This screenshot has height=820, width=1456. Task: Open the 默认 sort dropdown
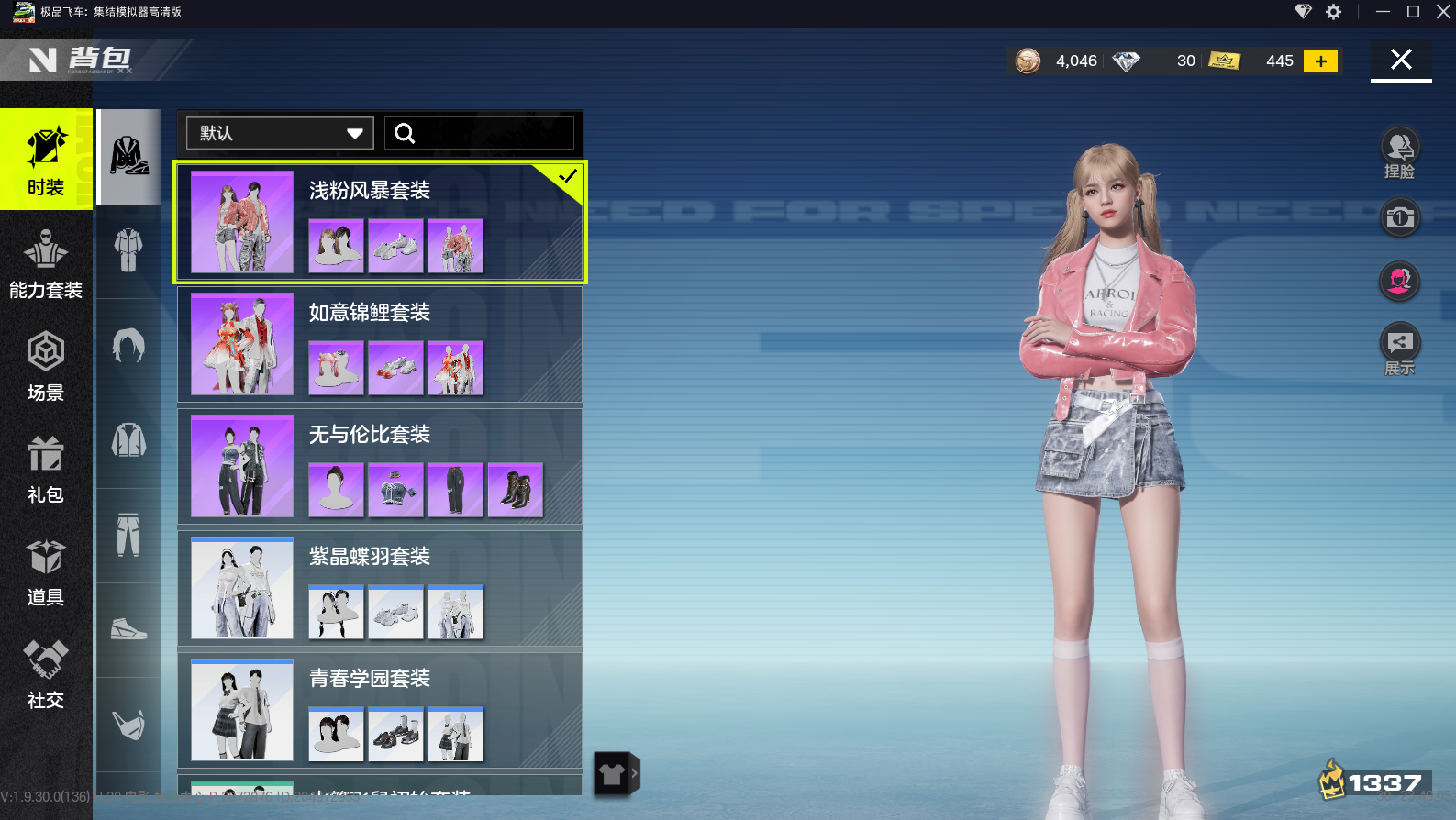280,133
